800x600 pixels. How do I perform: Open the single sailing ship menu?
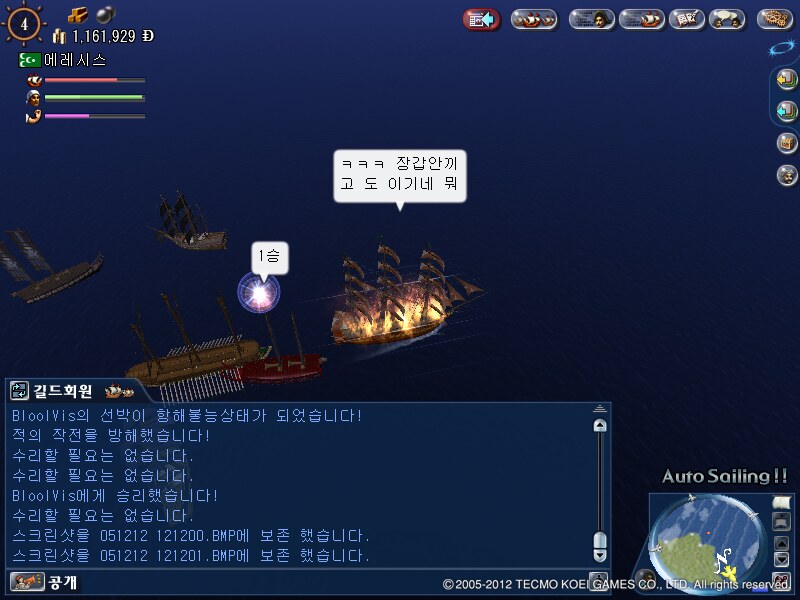point(642,19)
